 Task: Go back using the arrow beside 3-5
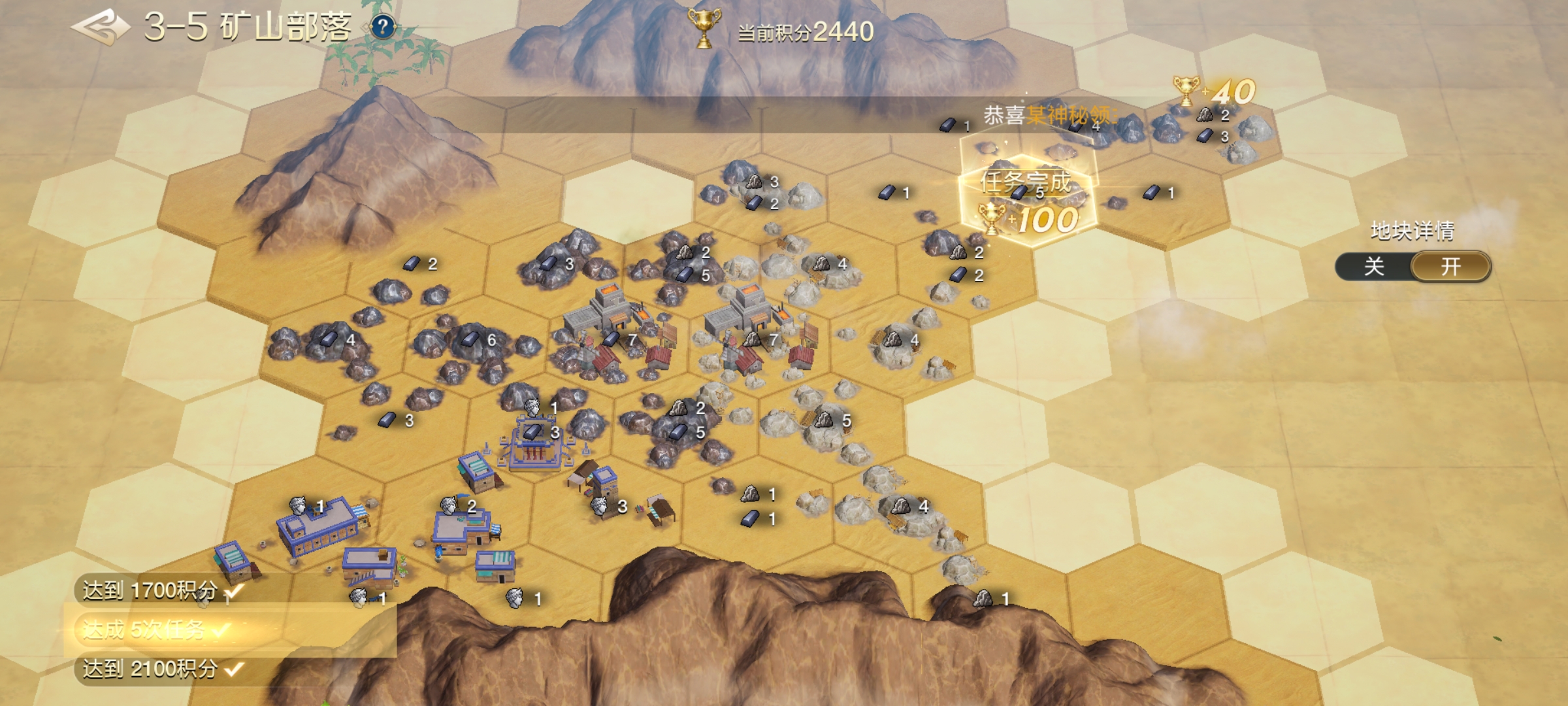[100, 27]
